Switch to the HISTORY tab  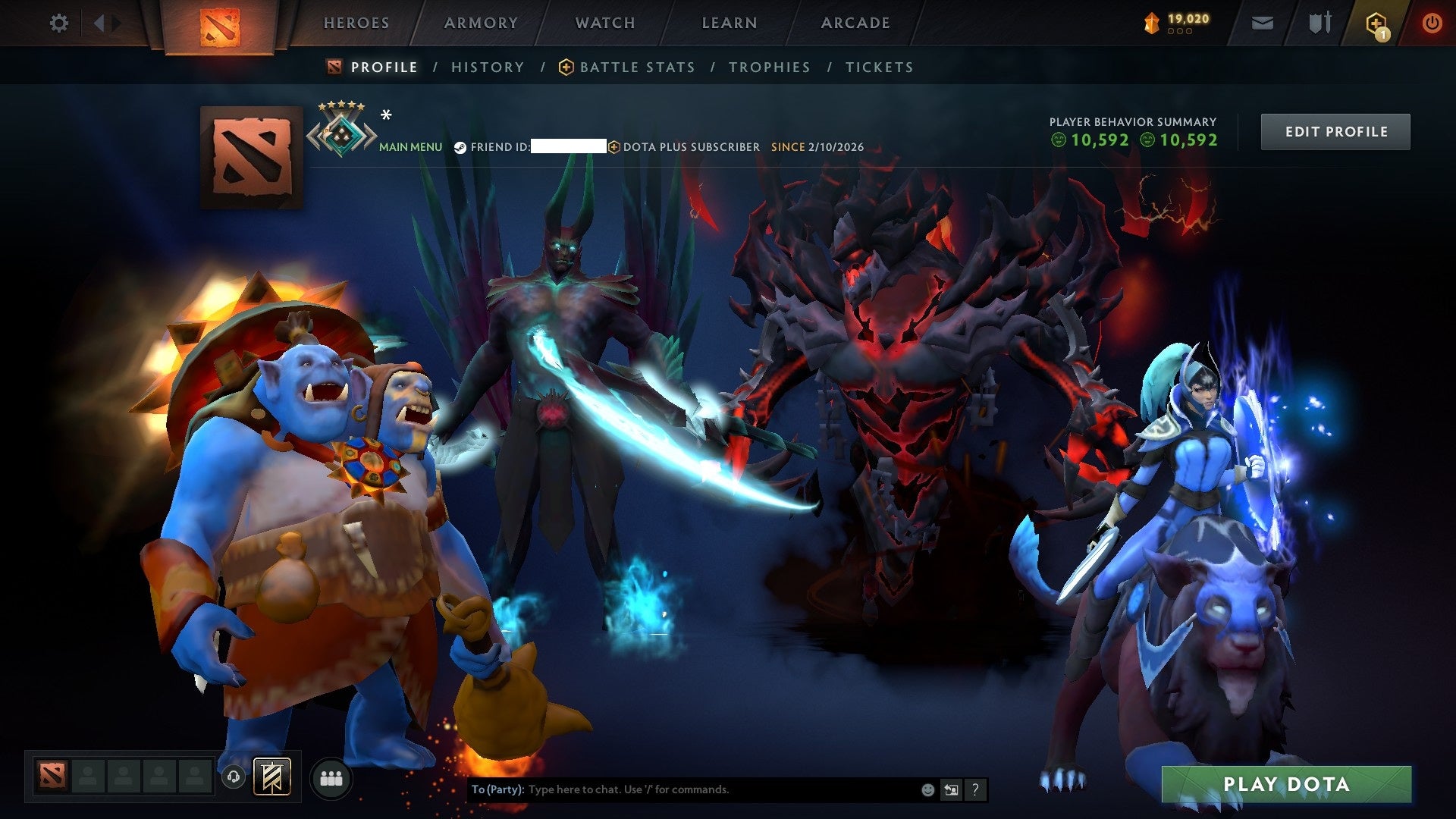click(x=488, y=67)
